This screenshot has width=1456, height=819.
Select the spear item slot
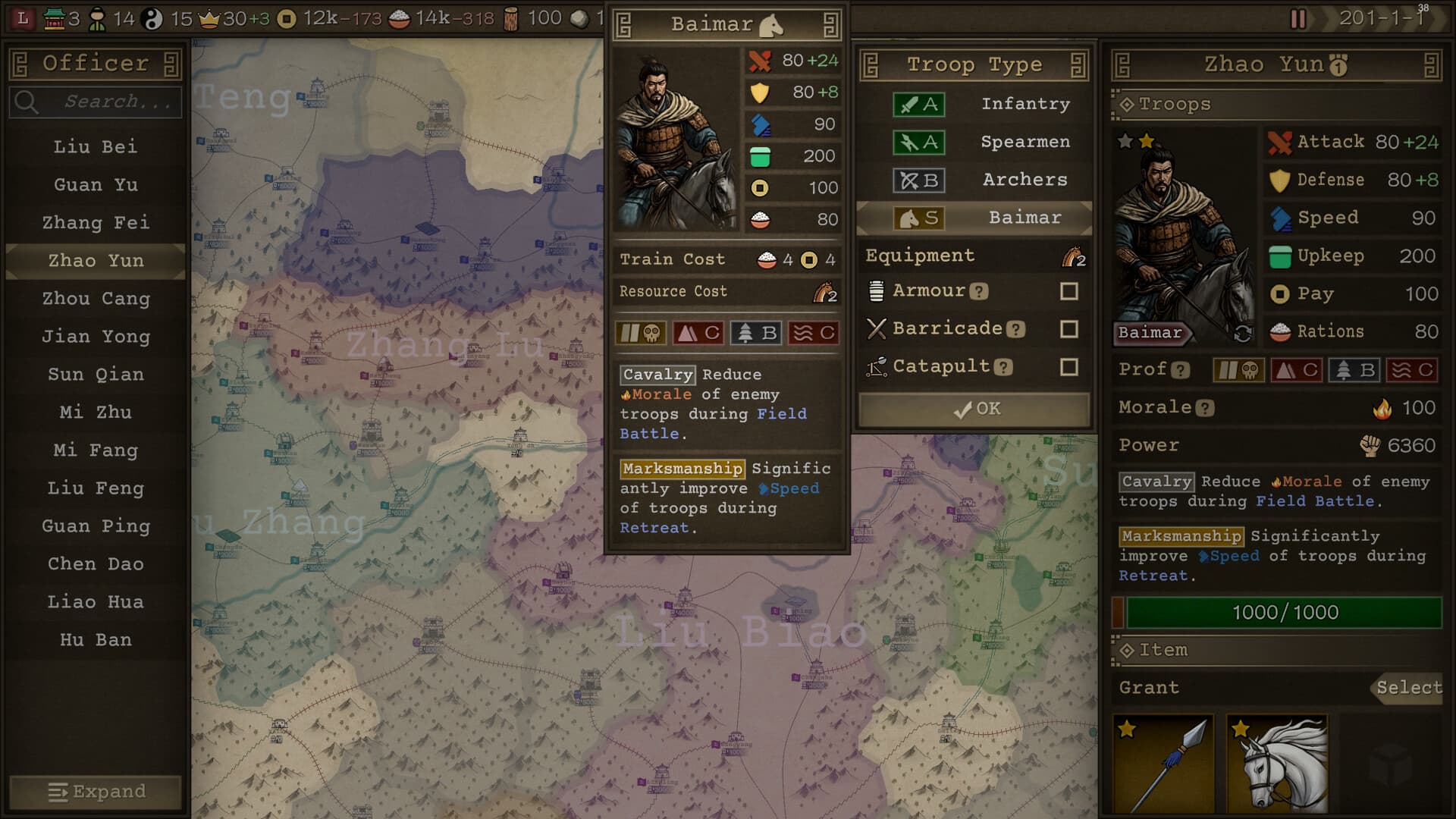pyautogui.click(x=1163, y=764)
